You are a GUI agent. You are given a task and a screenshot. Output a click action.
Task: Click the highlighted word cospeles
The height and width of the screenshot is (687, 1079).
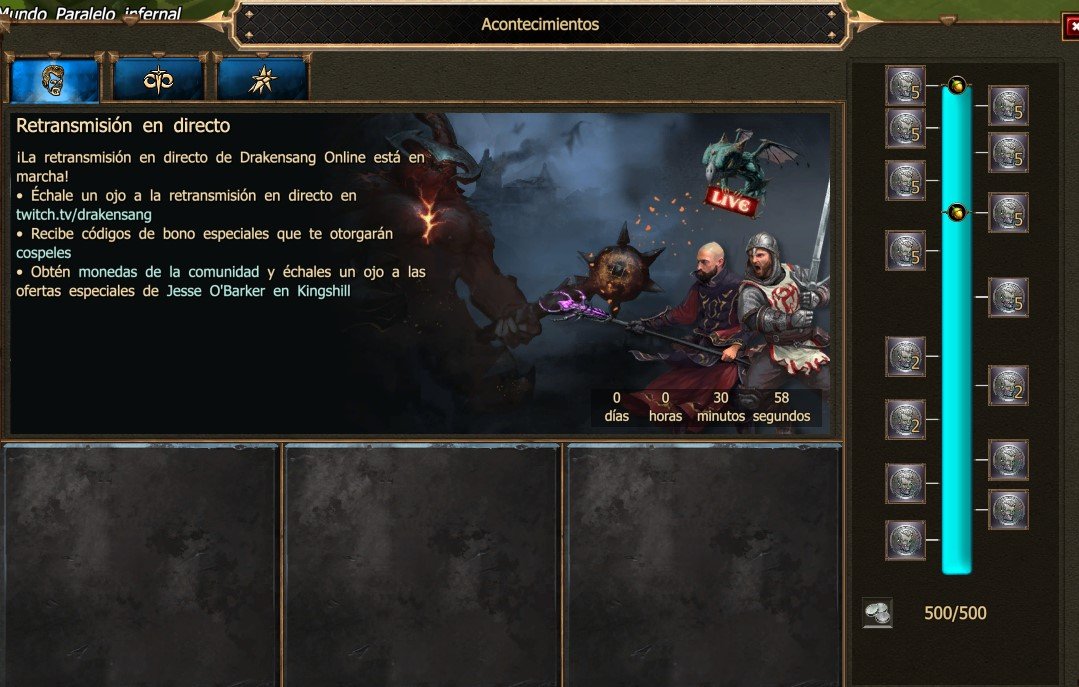(43, 253)
